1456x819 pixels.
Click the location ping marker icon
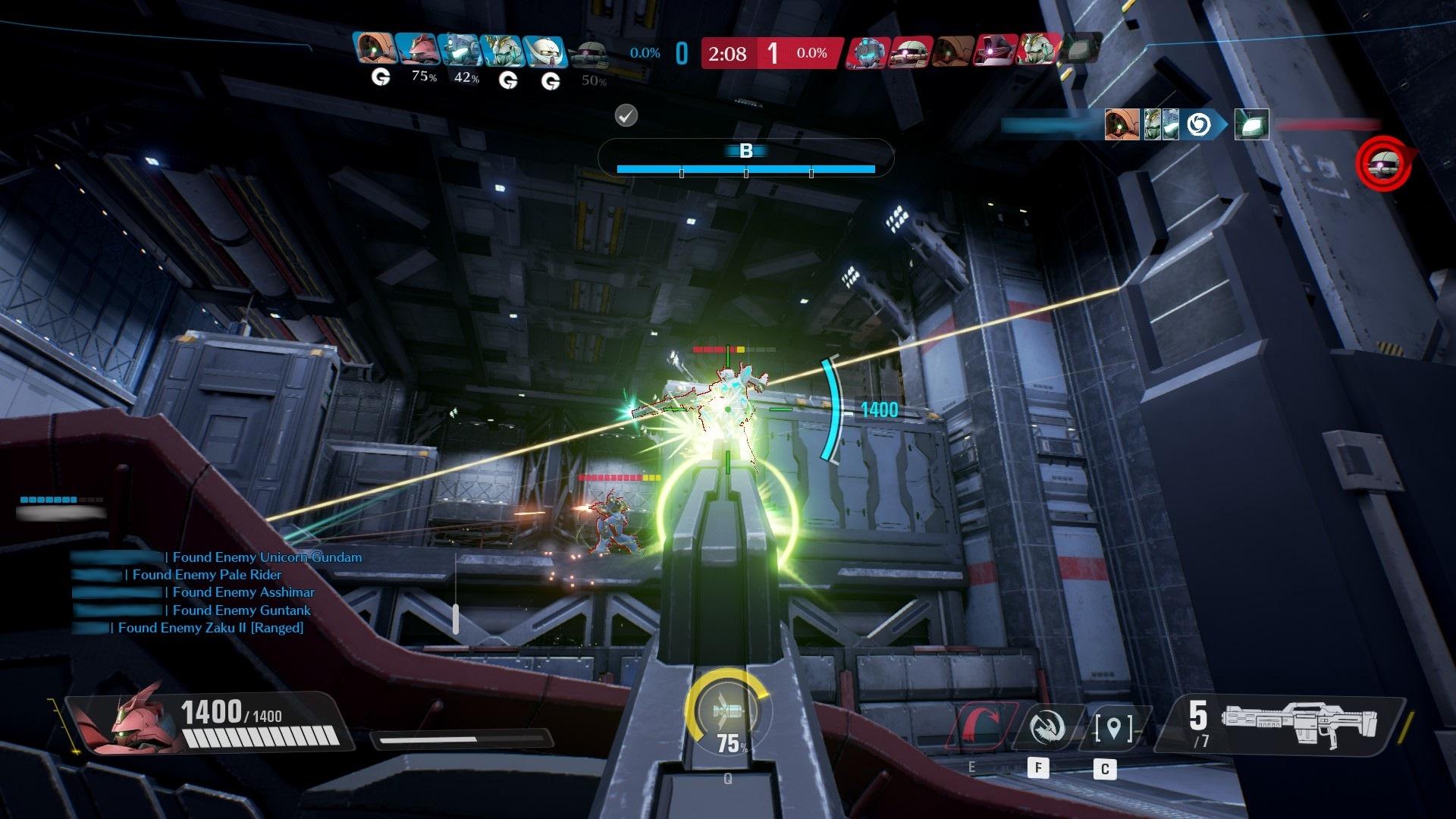coord(1113,728)
